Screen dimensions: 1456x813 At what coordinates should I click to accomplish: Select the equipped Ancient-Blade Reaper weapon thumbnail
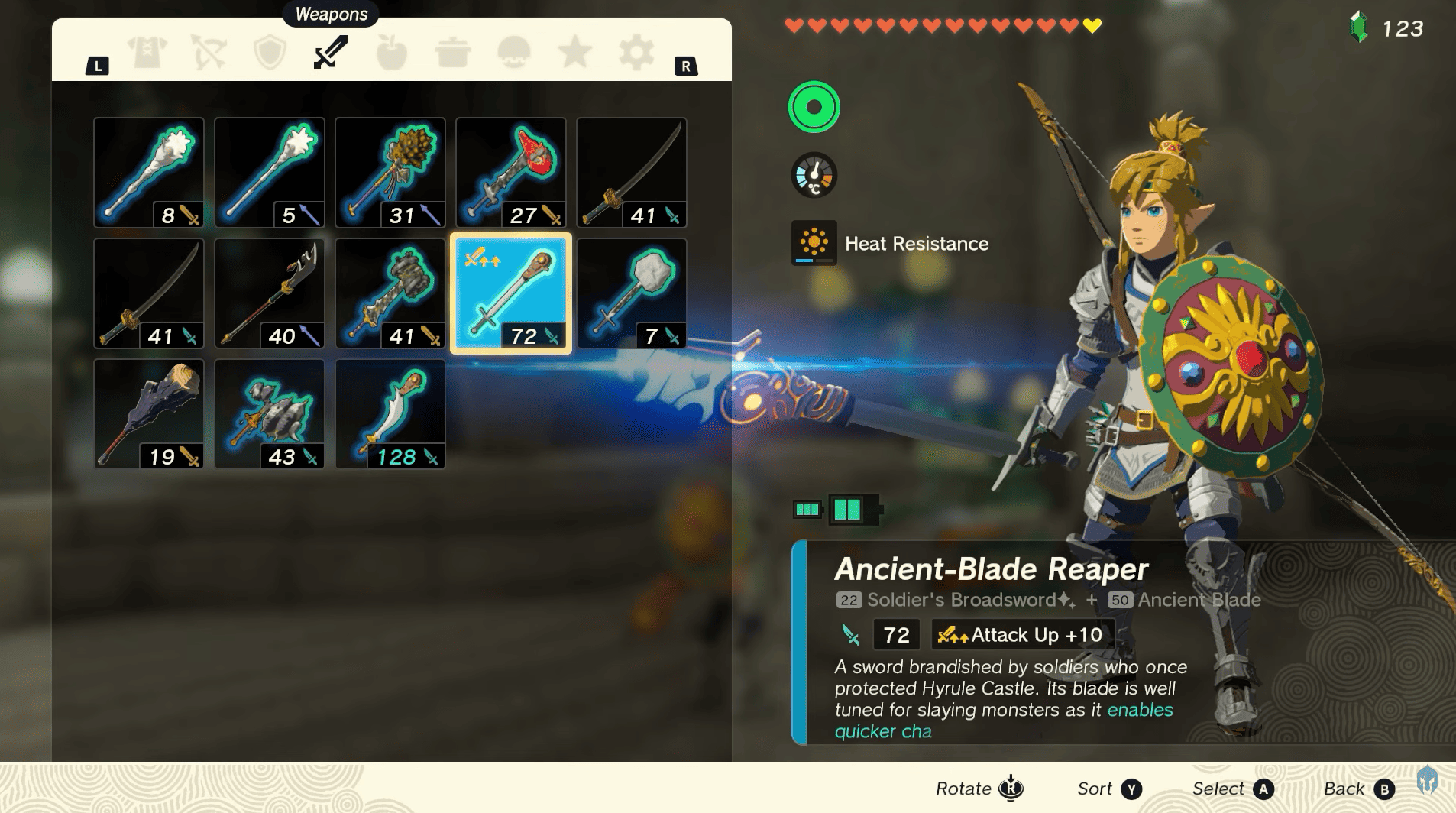coord(511,293)
